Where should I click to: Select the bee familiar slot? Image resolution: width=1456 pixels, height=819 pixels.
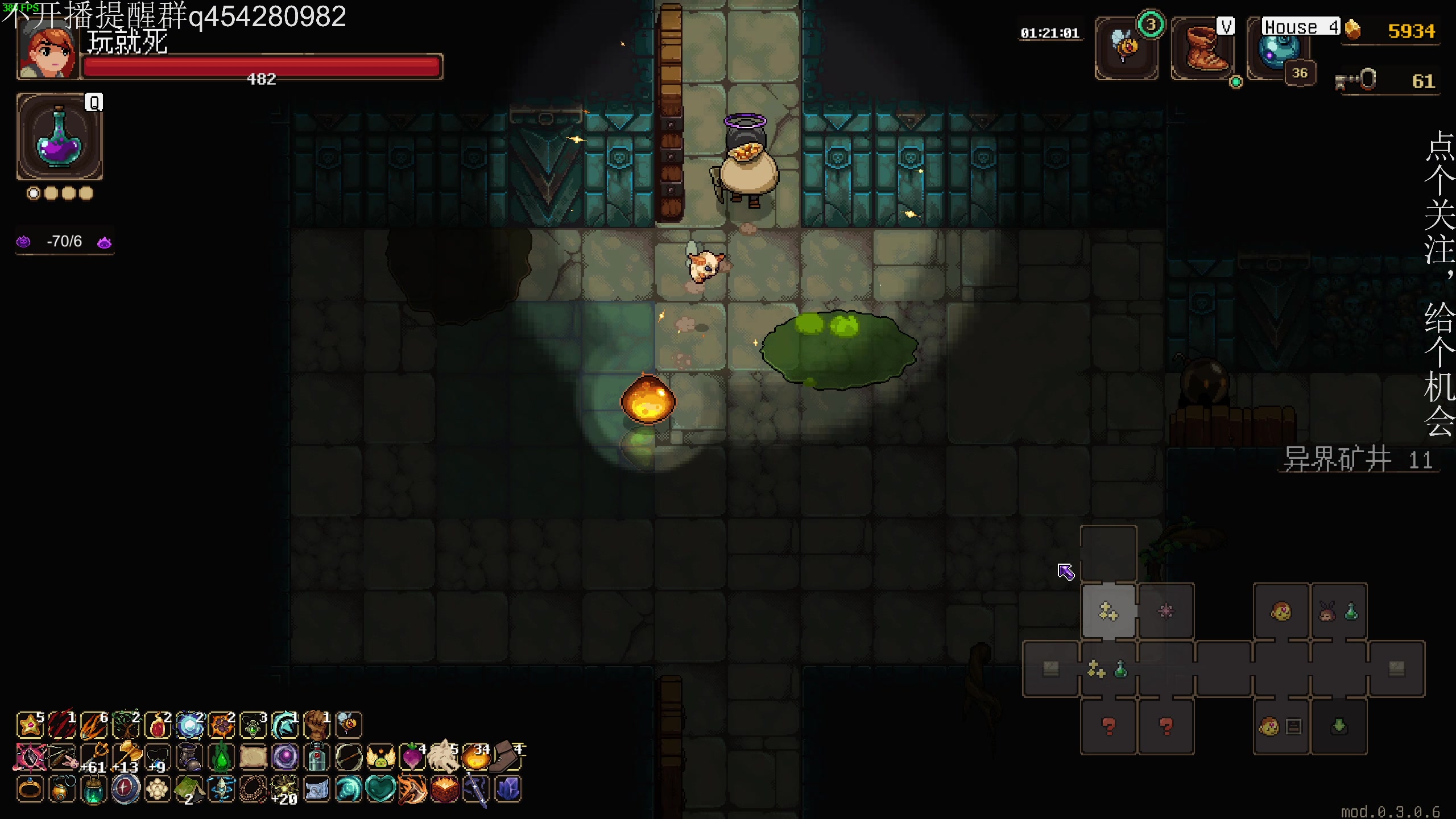coord(1126,49)
